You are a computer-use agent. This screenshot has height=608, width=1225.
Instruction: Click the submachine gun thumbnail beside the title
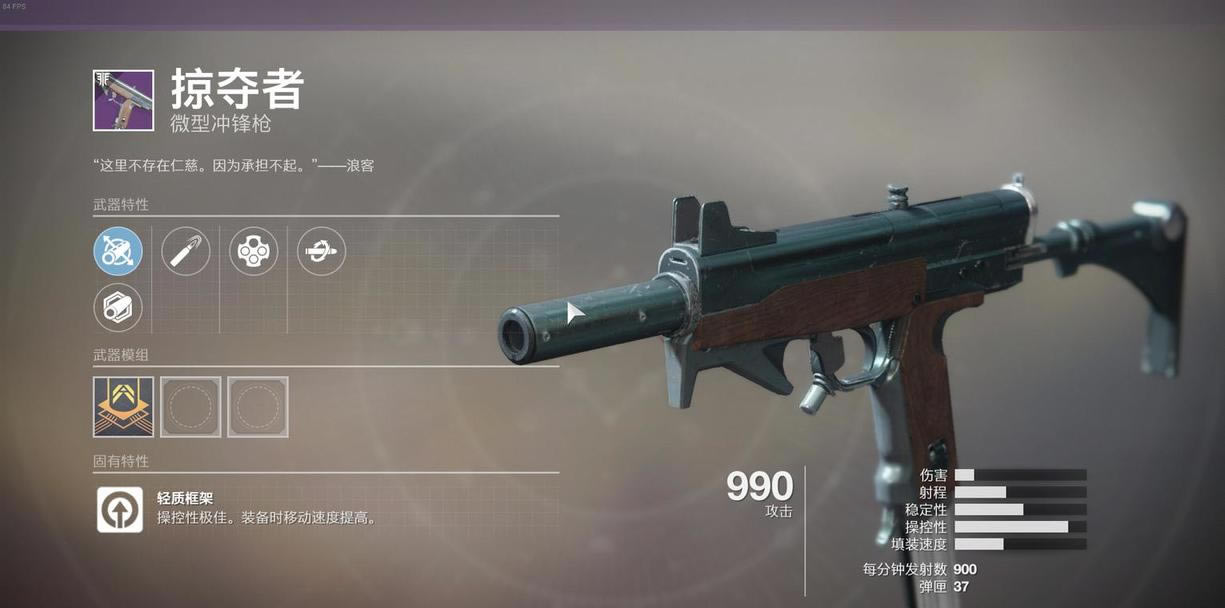(124, 100)
